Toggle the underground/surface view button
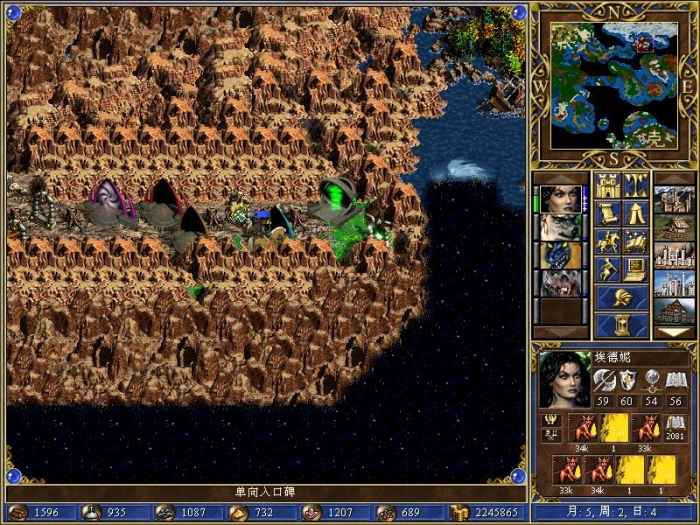This screenshot has height=525, width=700. (x=636, y=185)
